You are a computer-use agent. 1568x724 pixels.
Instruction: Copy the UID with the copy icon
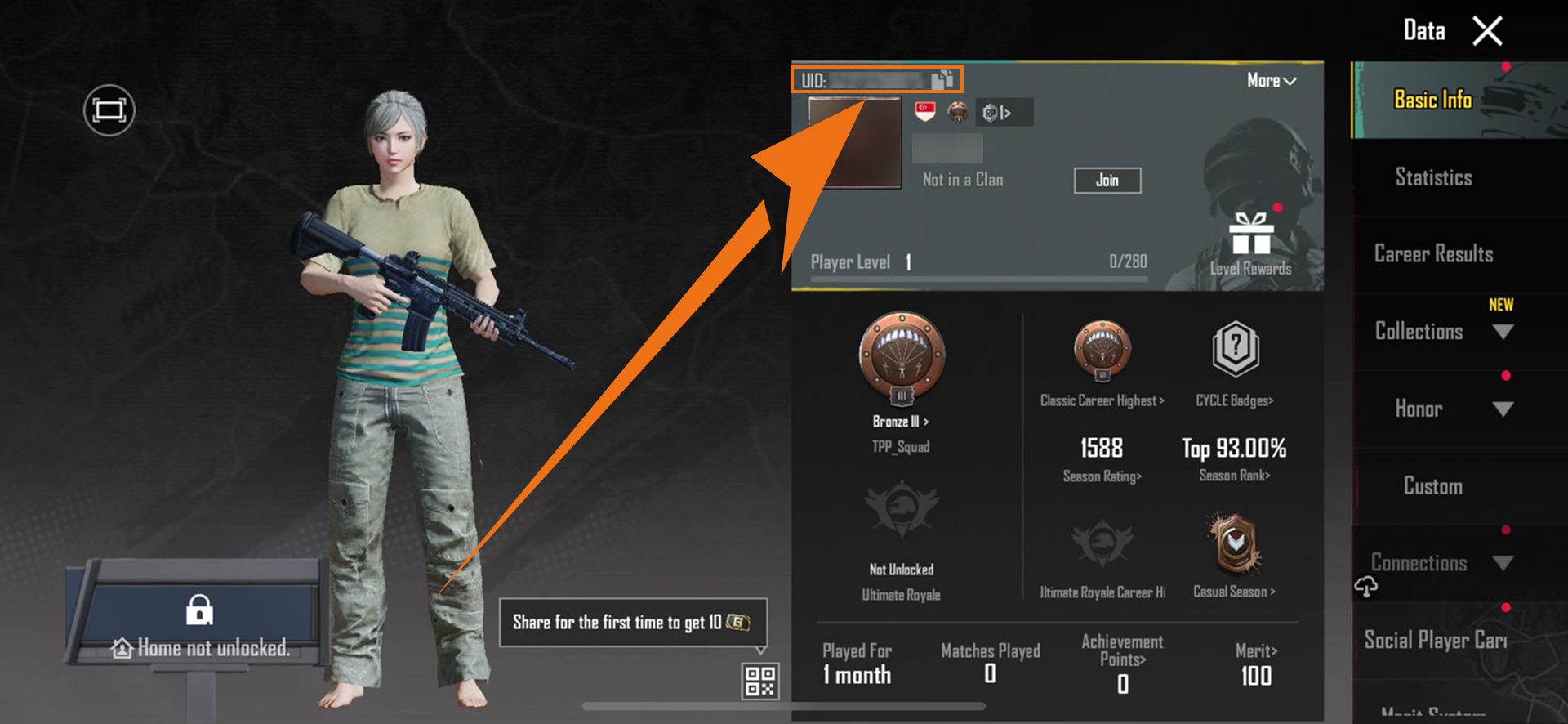(x=942, y=79)
